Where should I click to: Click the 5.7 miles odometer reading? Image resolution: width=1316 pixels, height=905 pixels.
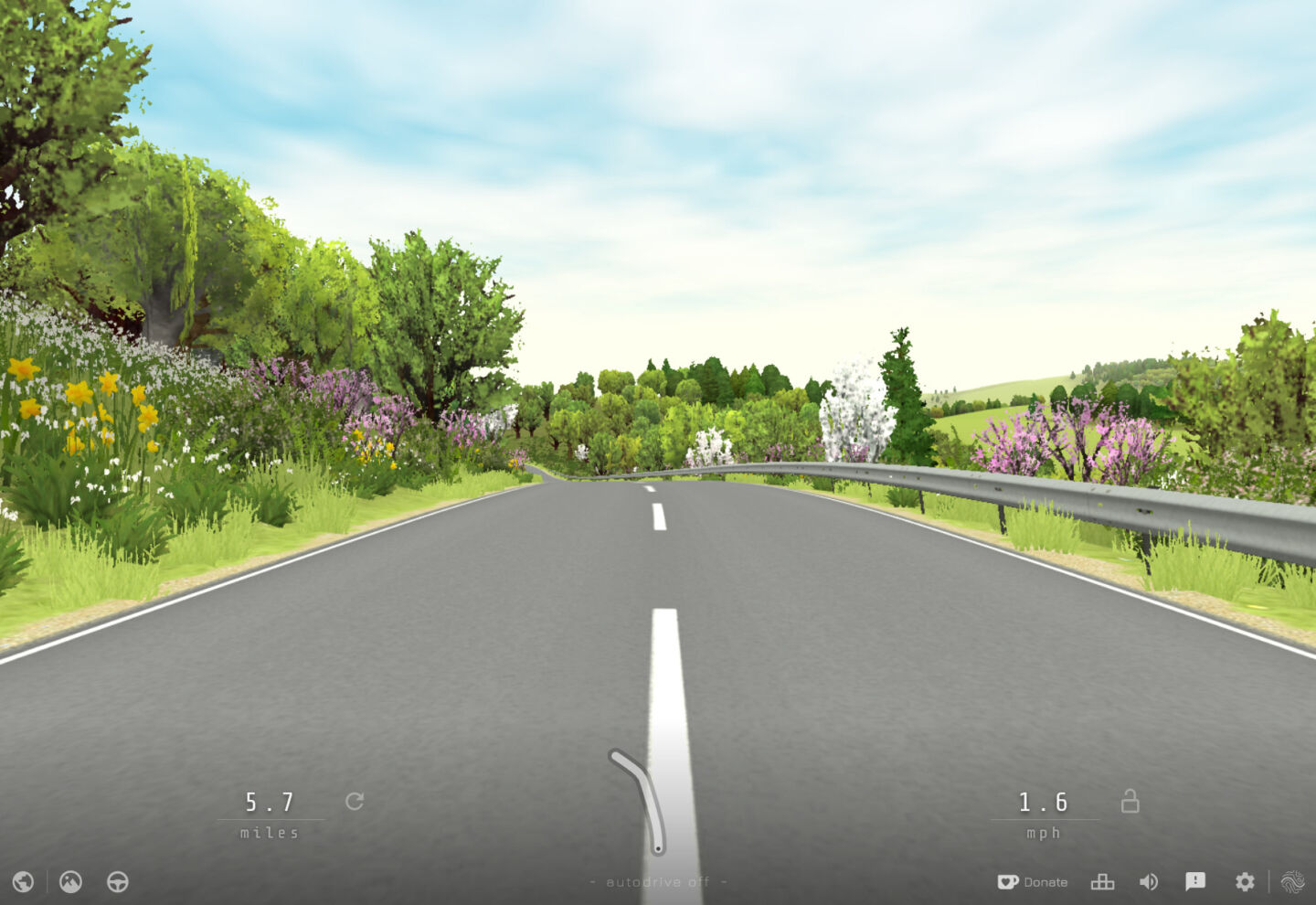tap(270, 802)
